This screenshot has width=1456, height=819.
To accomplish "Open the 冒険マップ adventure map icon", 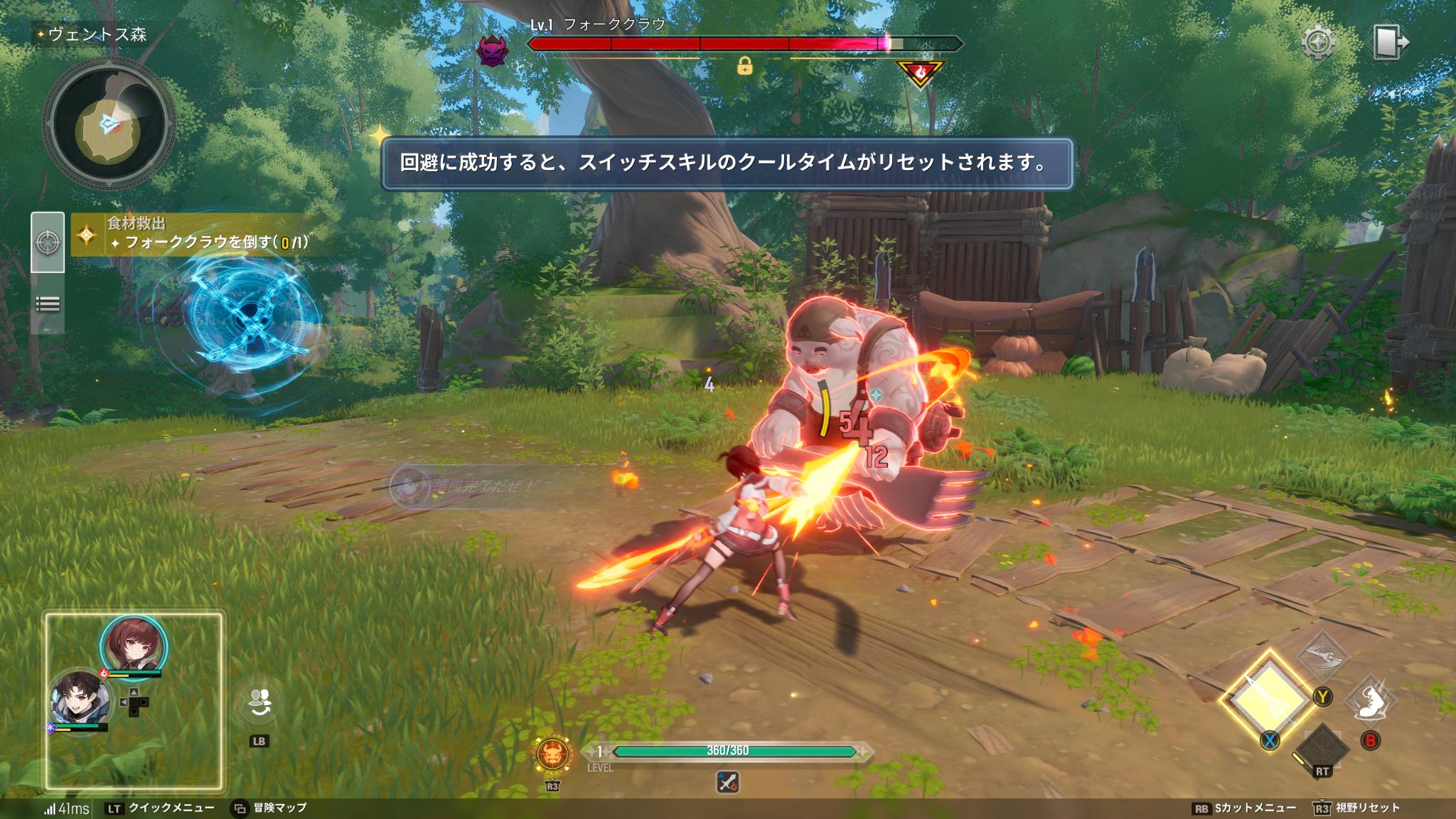I will tap(238, 807).
